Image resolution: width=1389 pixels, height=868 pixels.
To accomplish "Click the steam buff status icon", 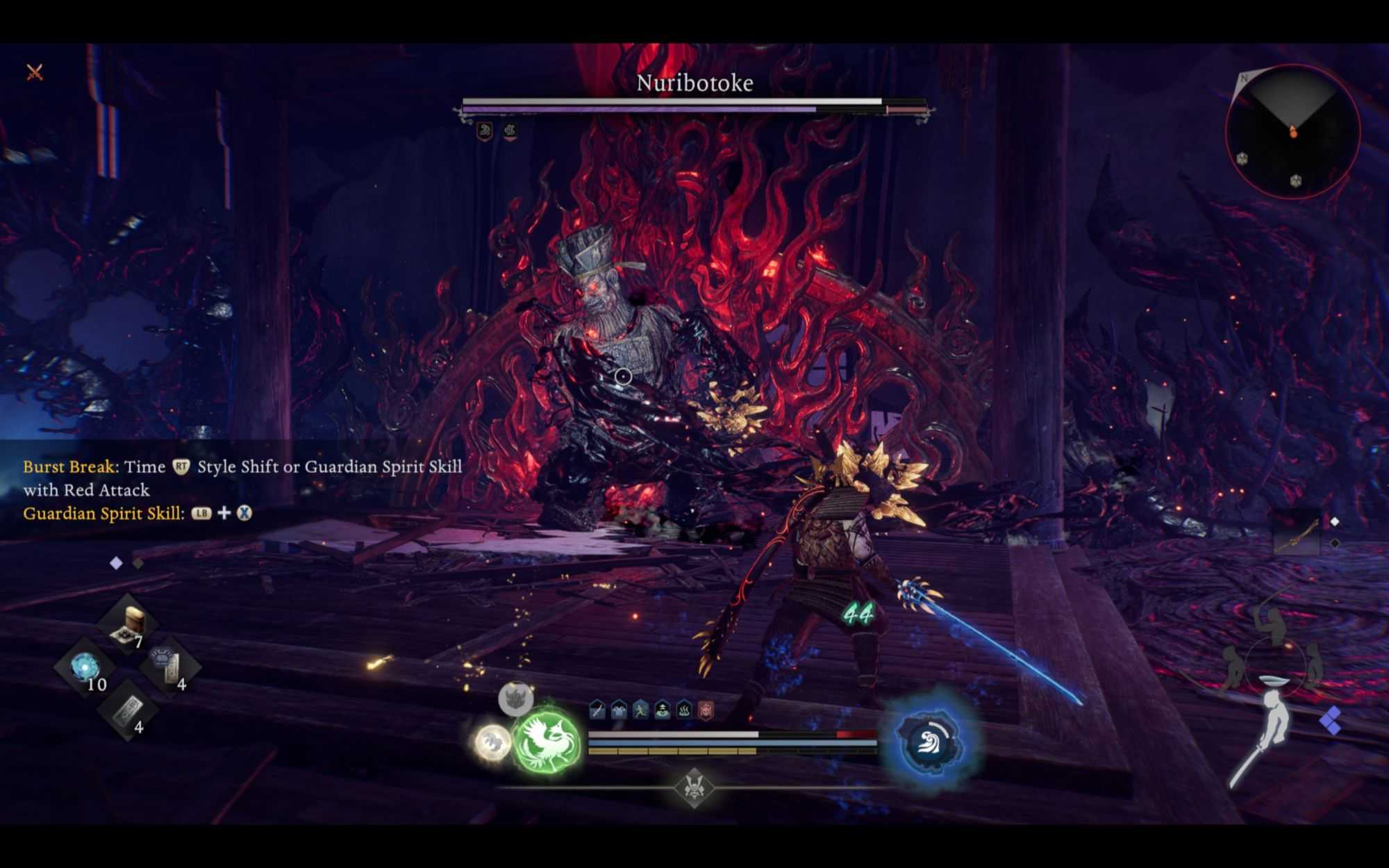I will pos(684,710).
